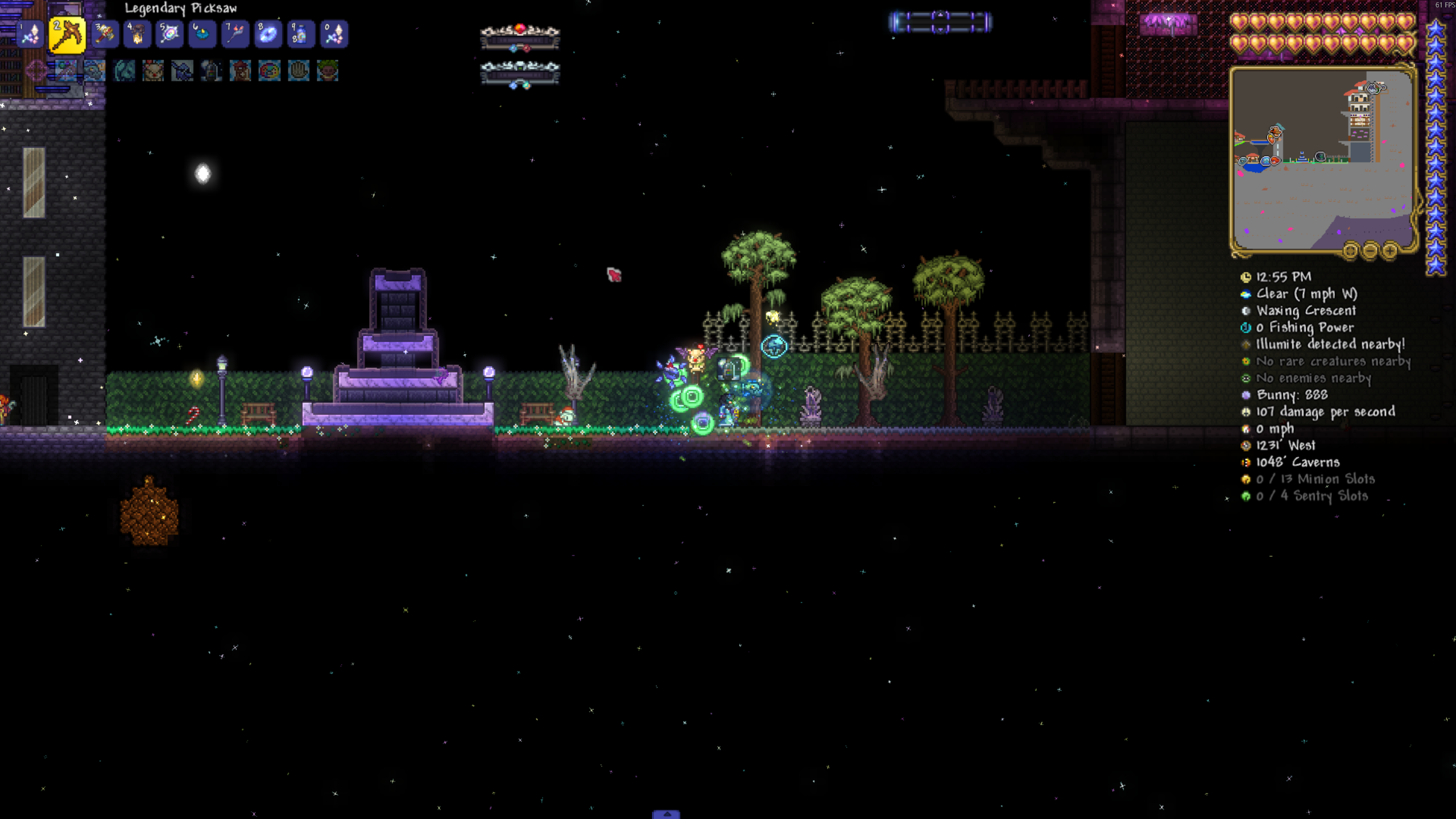
Task: Zoom in the minimap with the plus button
Action: point(1390,250)
